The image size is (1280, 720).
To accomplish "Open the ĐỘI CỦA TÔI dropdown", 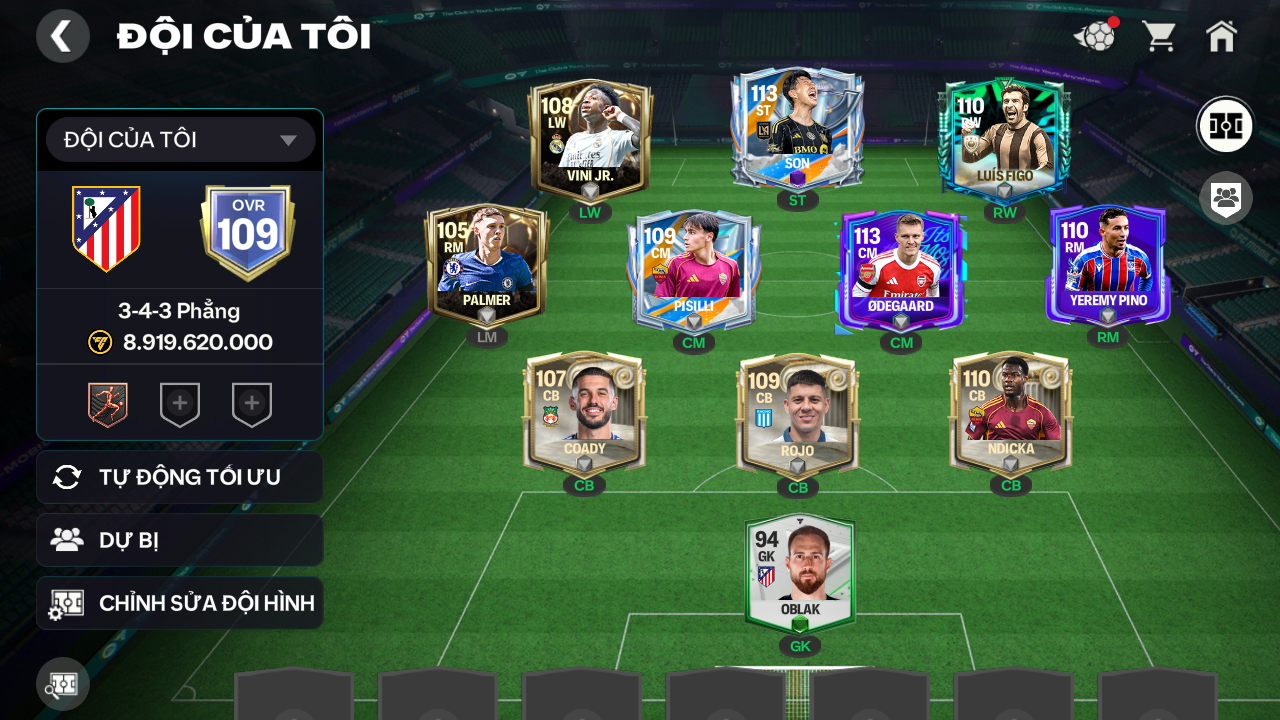I will (x=180, y=140).
